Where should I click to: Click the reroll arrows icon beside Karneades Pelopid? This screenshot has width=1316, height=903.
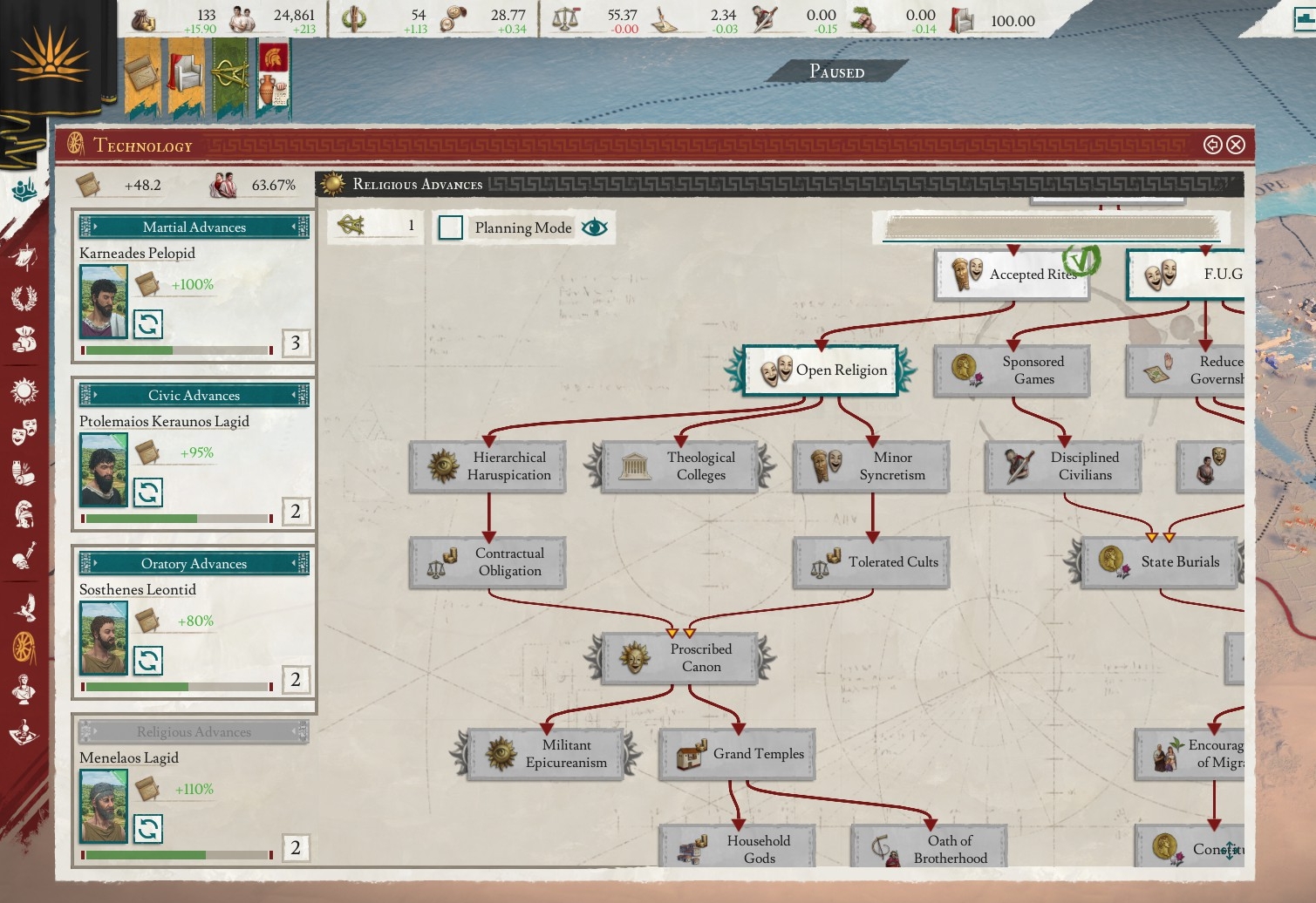pyautogui.click(x=149, y=323)
